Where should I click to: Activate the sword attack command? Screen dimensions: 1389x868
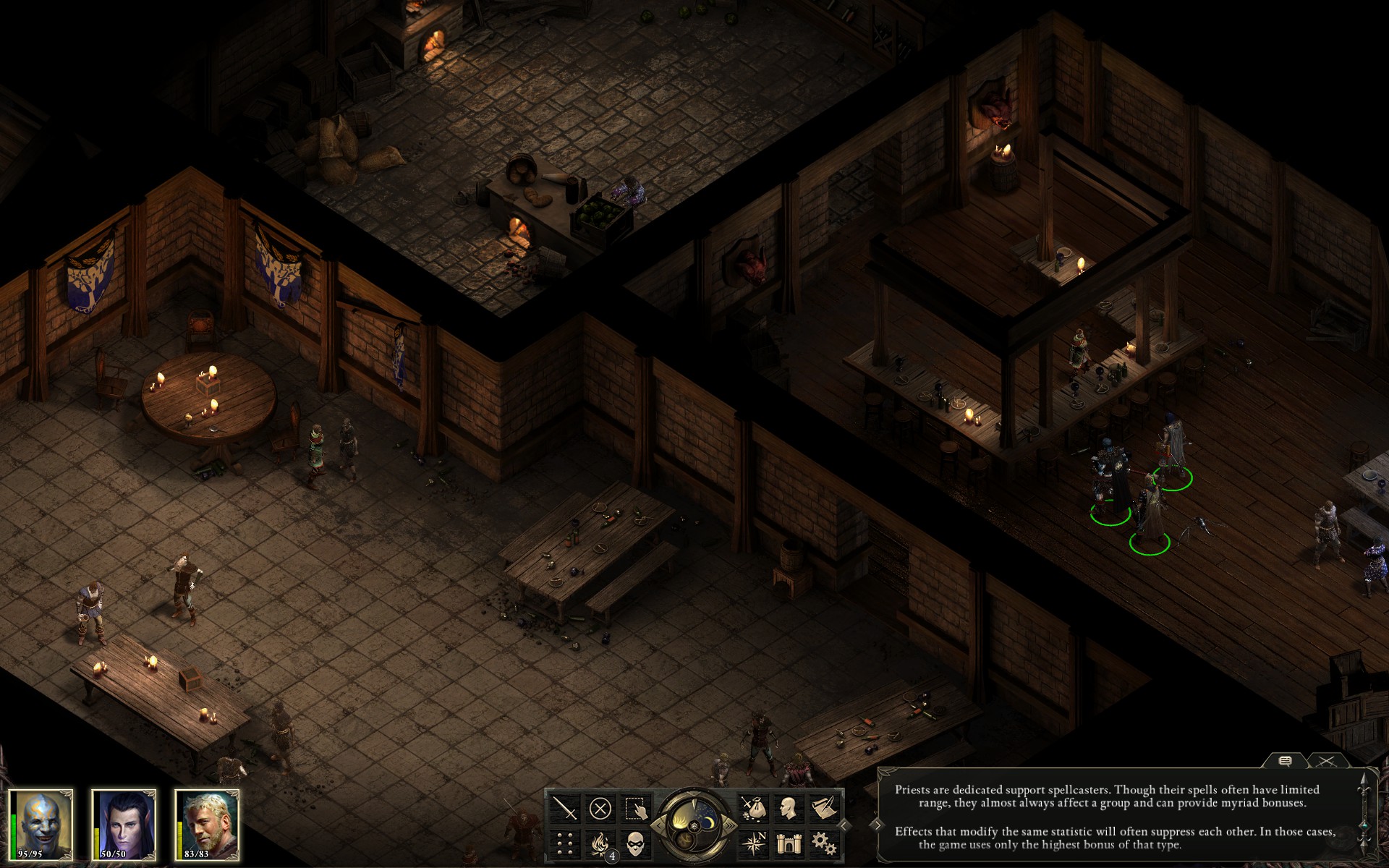[x=564, y=808]
